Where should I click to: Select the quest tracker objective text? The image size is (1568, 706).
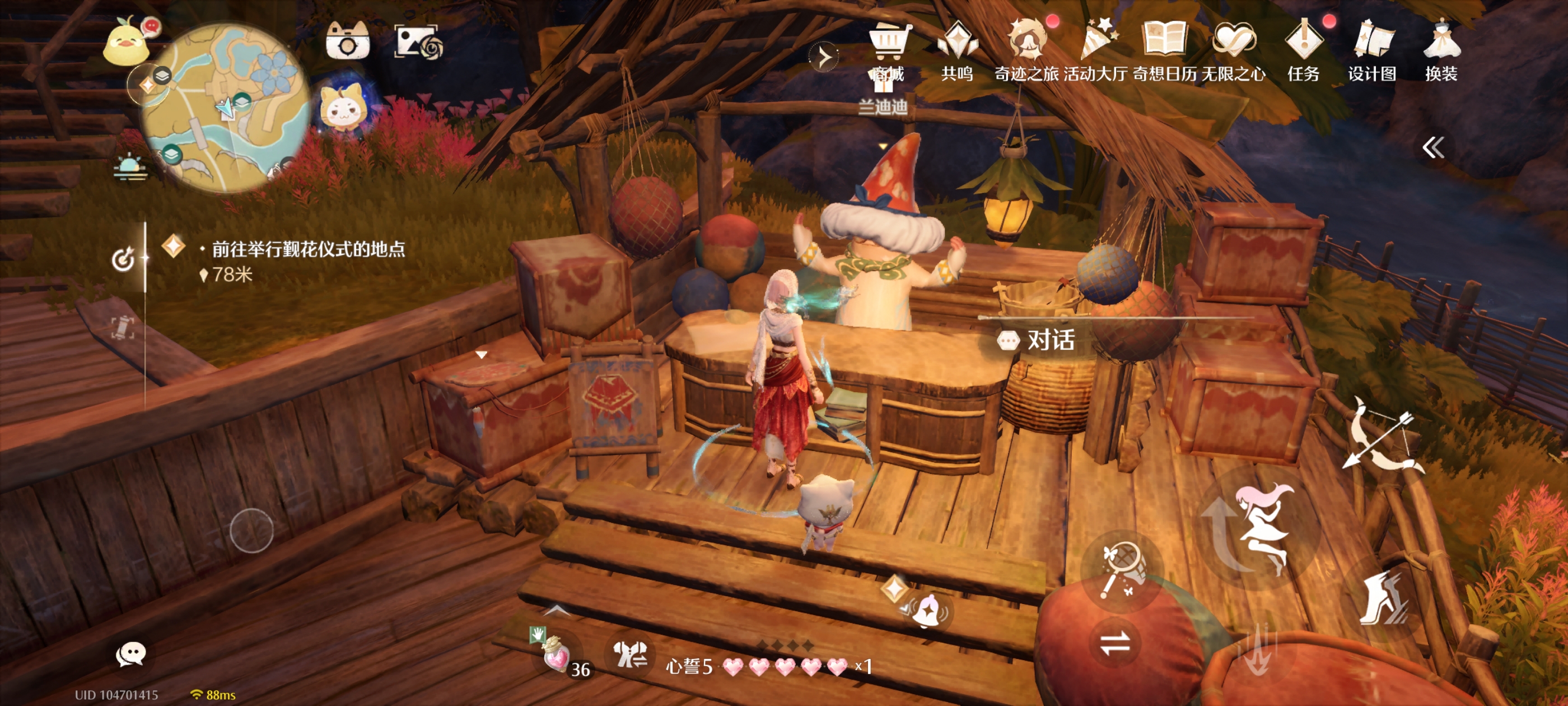(x=308, y=249)
